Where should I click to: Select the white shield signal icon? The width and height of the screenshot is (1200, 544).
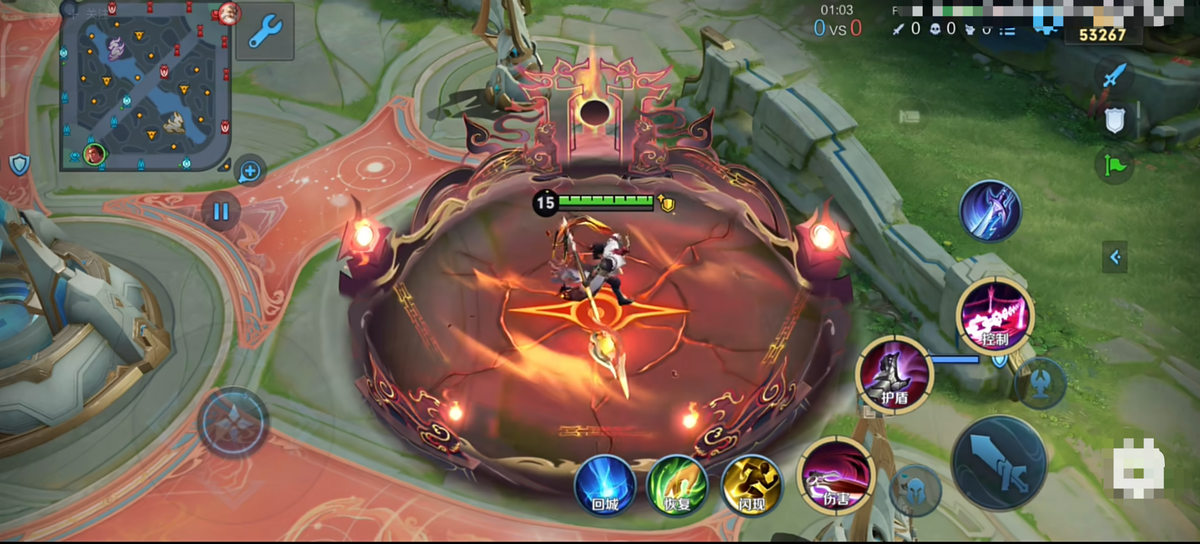pyautogui.click(x=1114, y=121)
